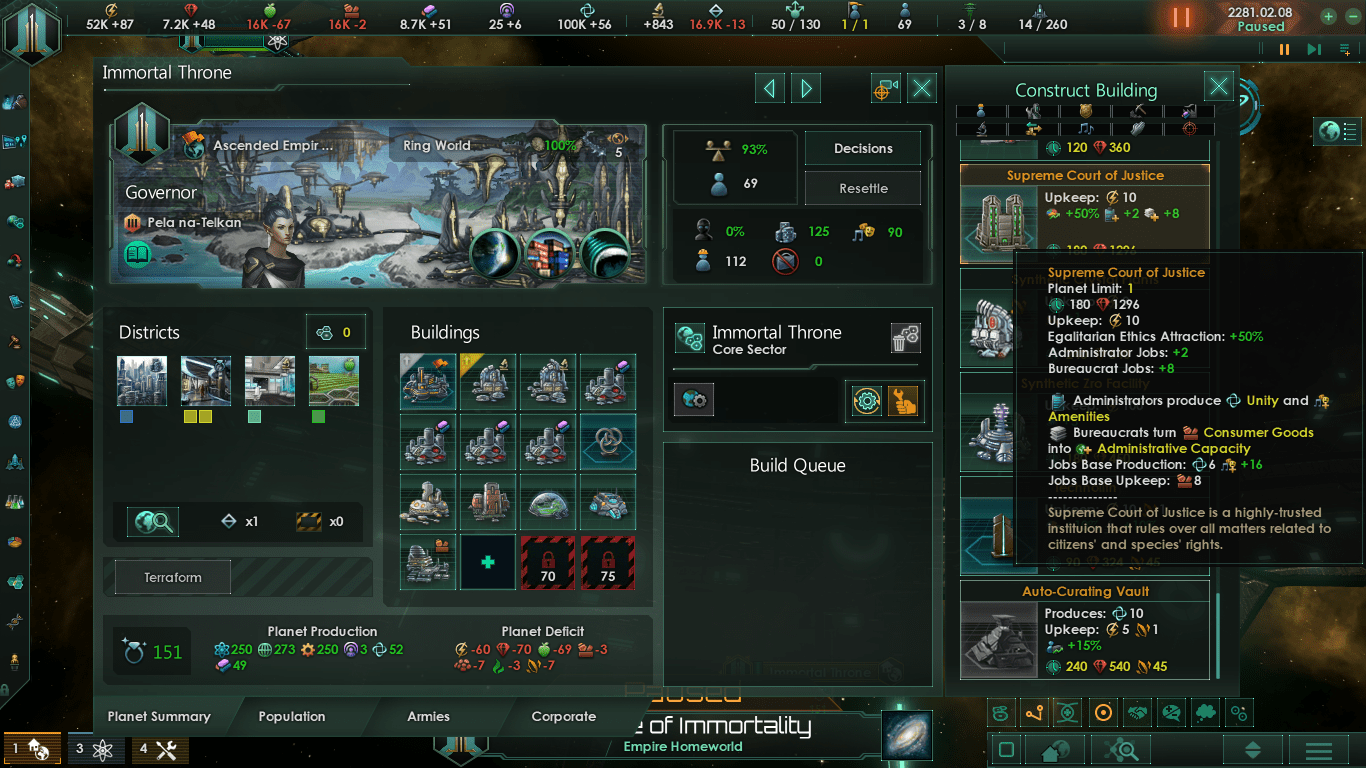Open the main menu hamburger button
The width and height of the screenshot is (1366, 768).
[x=1319, y=750]
